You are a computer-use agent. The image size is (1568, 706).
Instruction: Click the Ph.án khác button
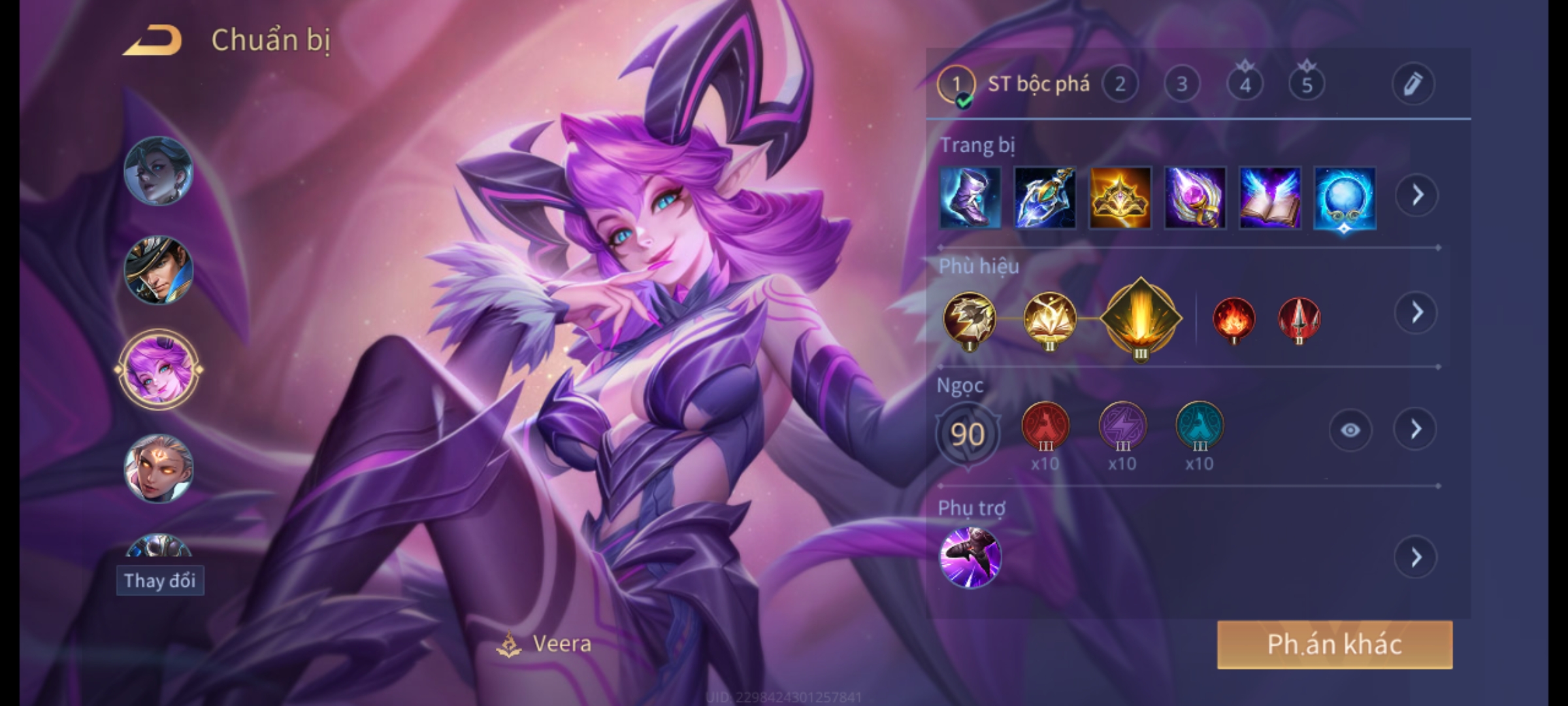tap(1334, 645)
